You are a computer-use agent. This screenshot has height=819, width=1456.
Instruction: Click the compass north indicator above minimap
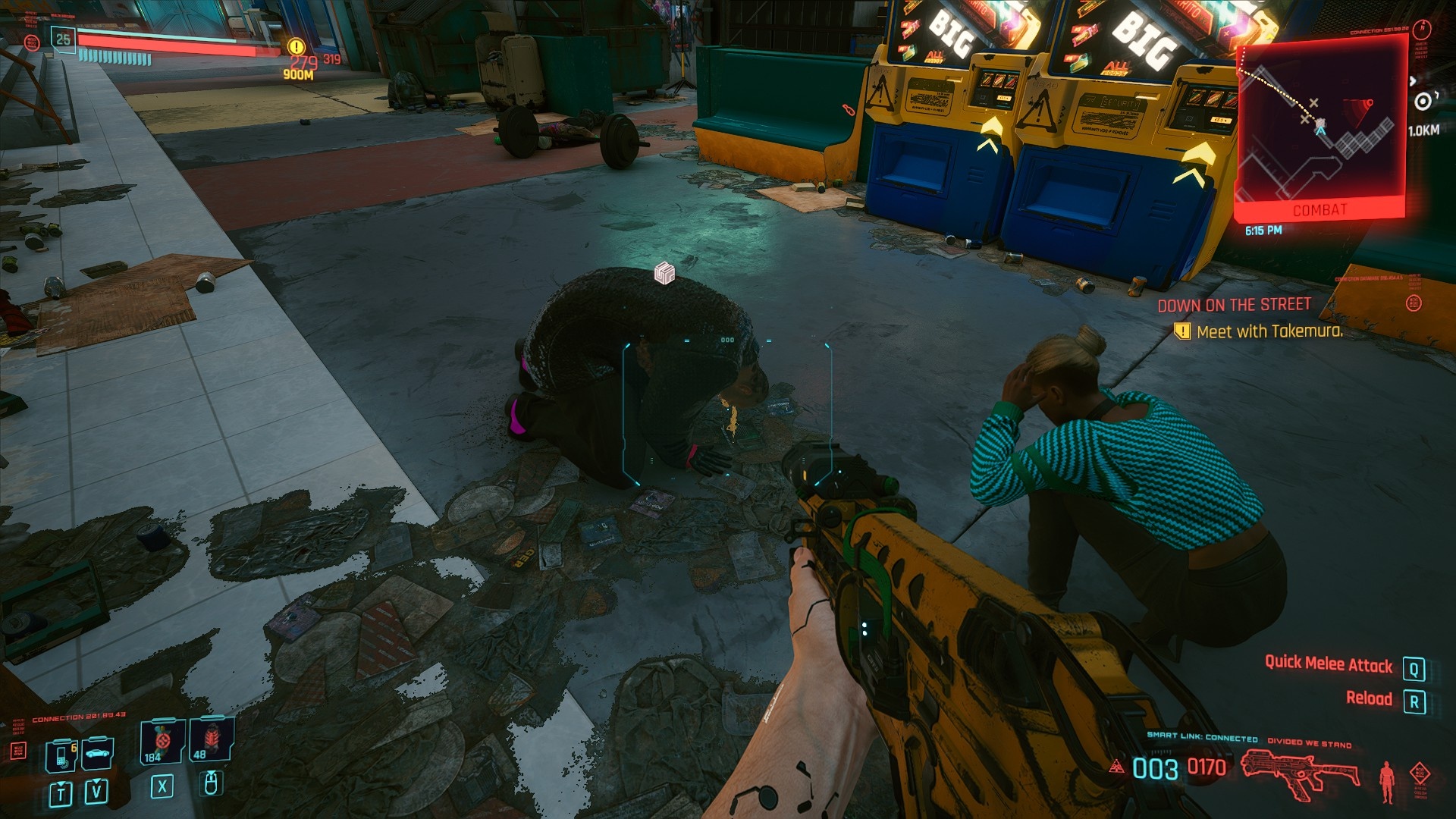1422,30
